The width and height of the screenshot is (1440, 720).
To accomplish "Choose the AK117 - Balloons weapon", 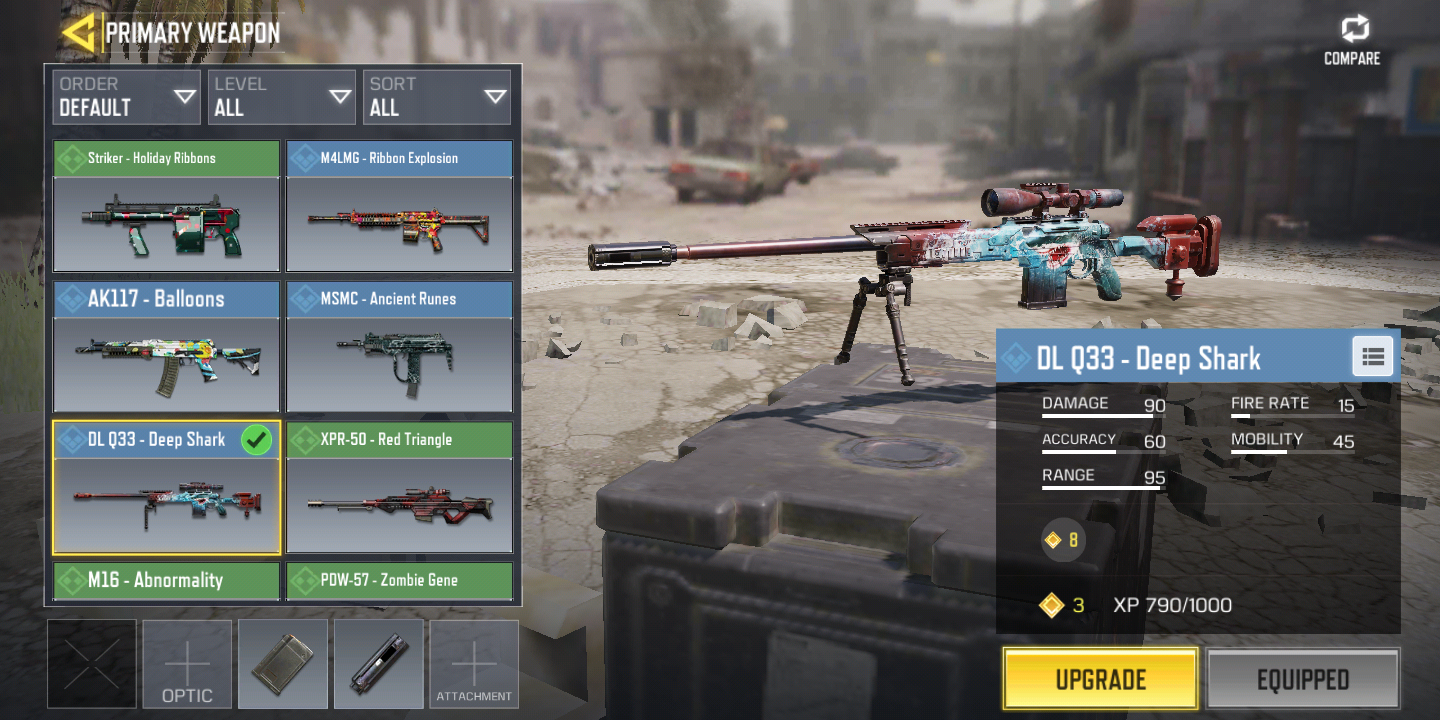I will pyautogui.click(x=166, y=347).
